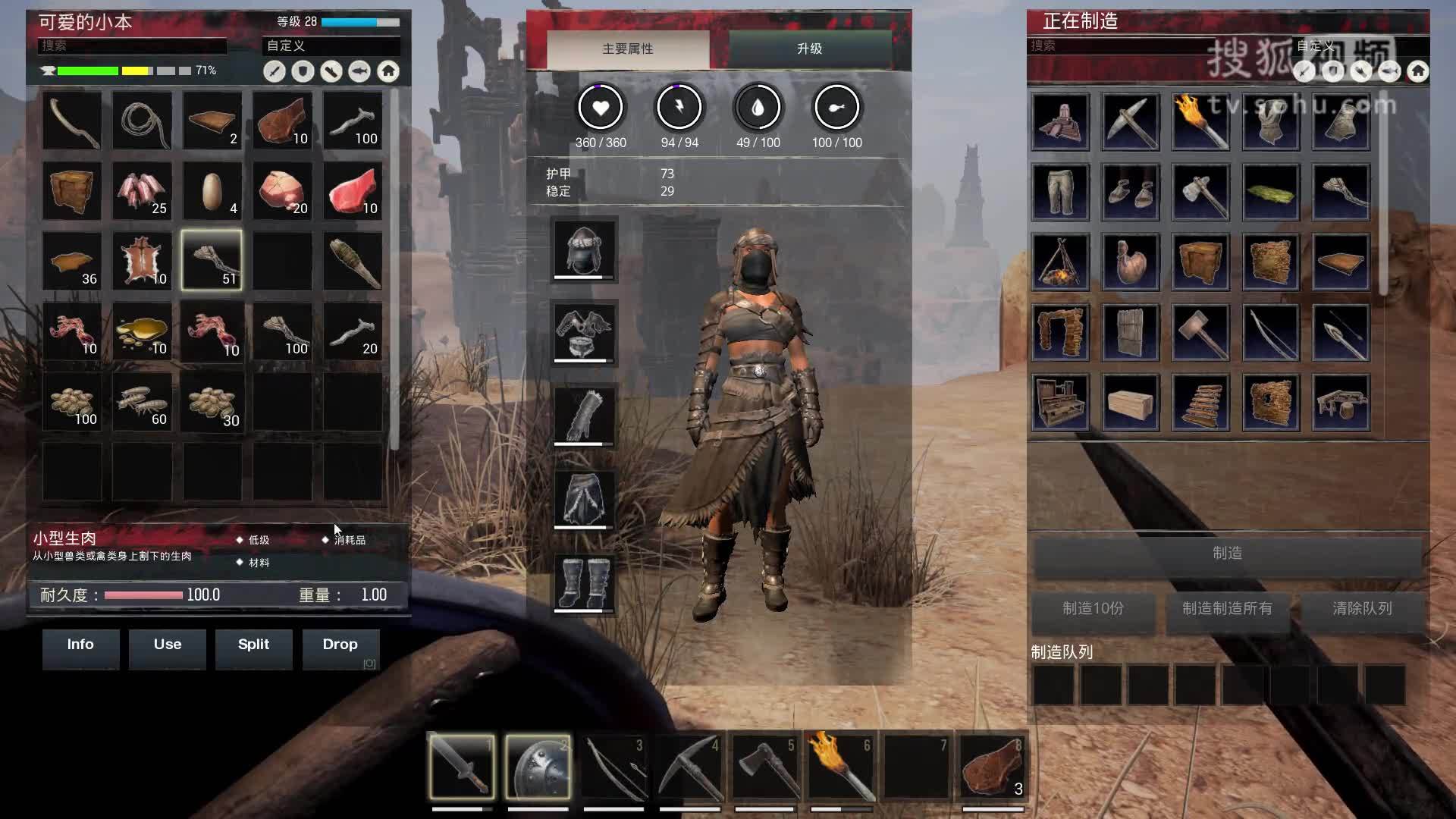Choose the bow crafting recipe
The height and width of the screenshot is (819, 1456).
click(1271, 332)
